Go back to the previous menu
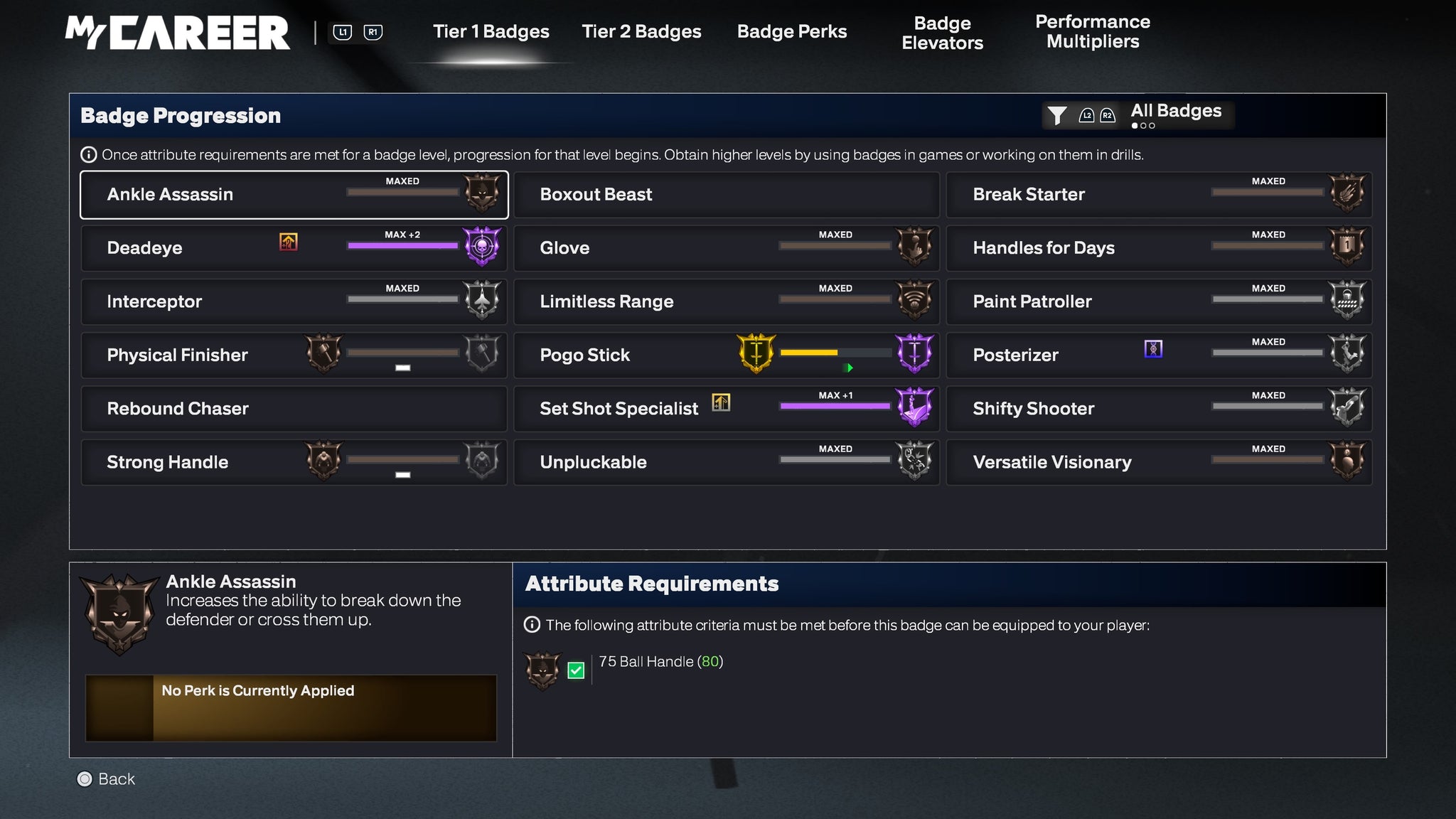Screen dimensions: 1456x819 (106, 779)
